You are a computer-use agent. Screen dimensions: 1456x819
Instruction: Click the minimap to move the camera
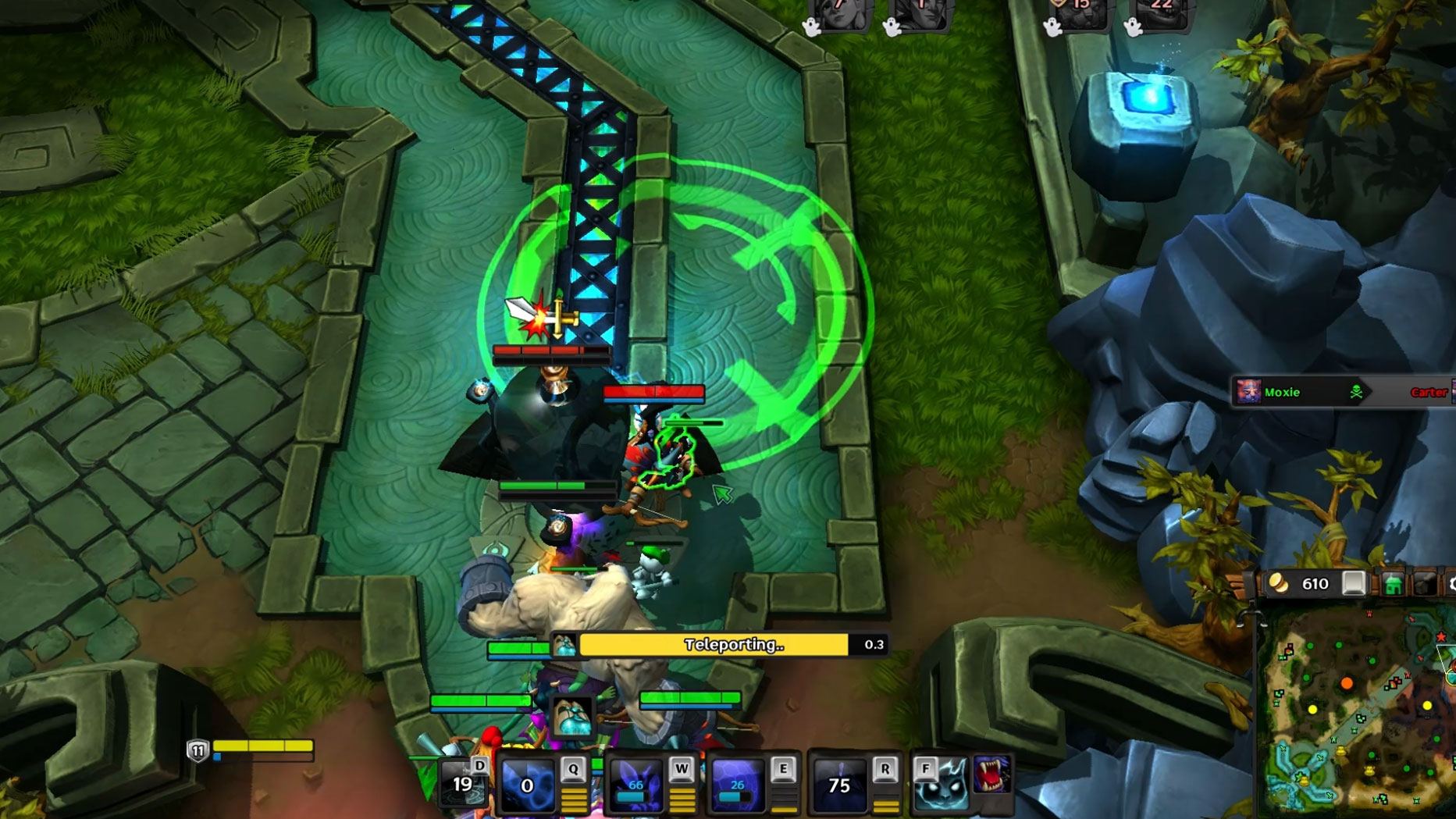(1358, 710)
